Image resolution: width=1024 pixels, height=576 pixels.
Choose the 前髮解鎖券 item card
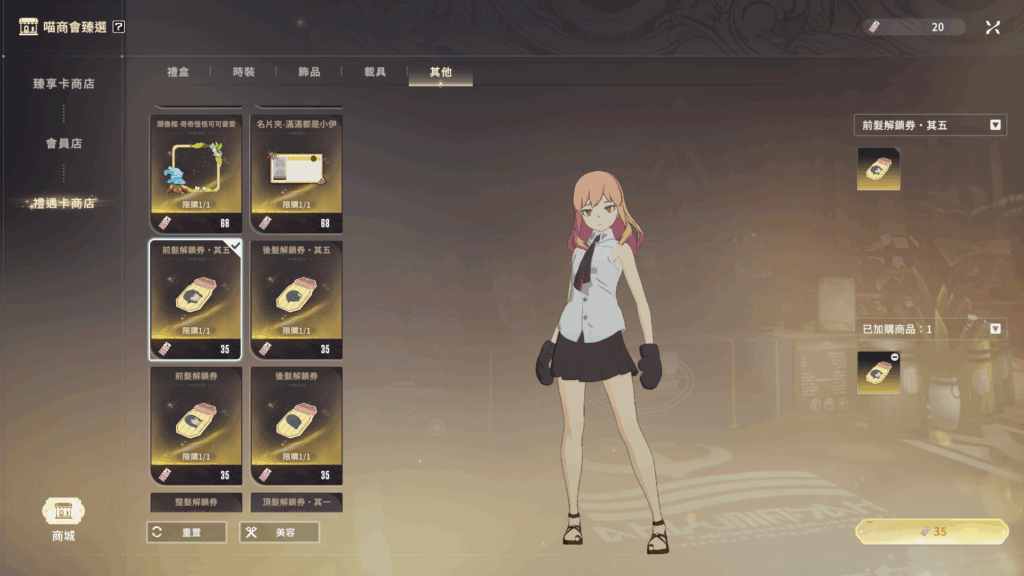(x=196, y=425)
